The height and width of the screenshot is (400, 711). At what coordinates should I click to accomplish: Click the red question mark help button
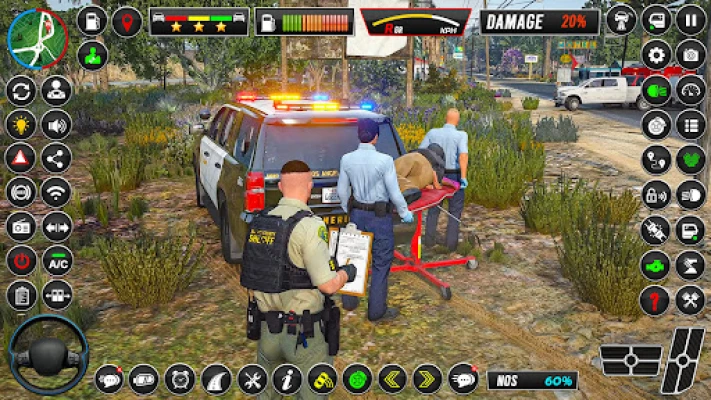pos(656,299)
